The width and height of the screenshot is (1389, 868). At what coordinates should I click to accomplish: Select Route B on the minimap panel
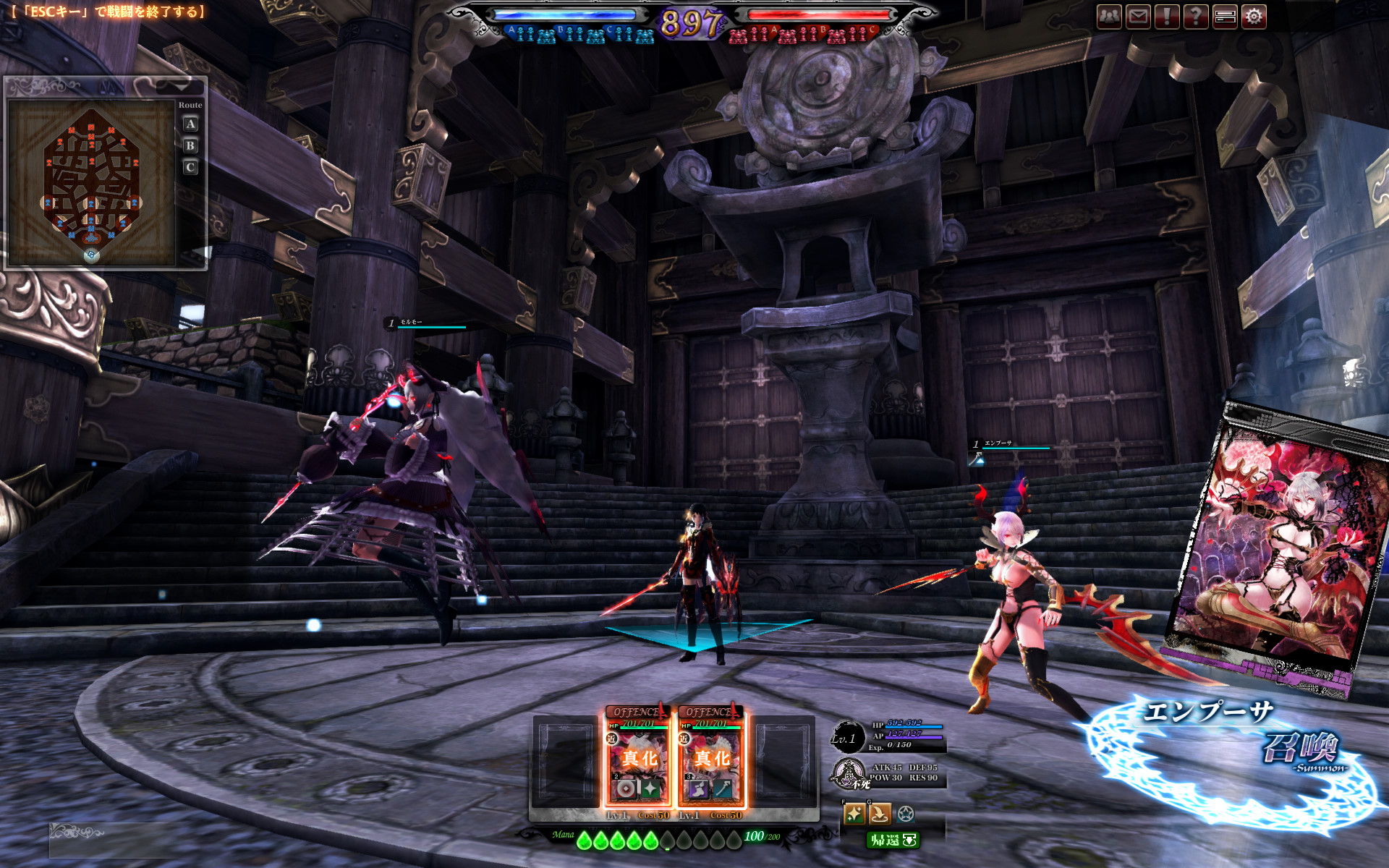[190, 146]
